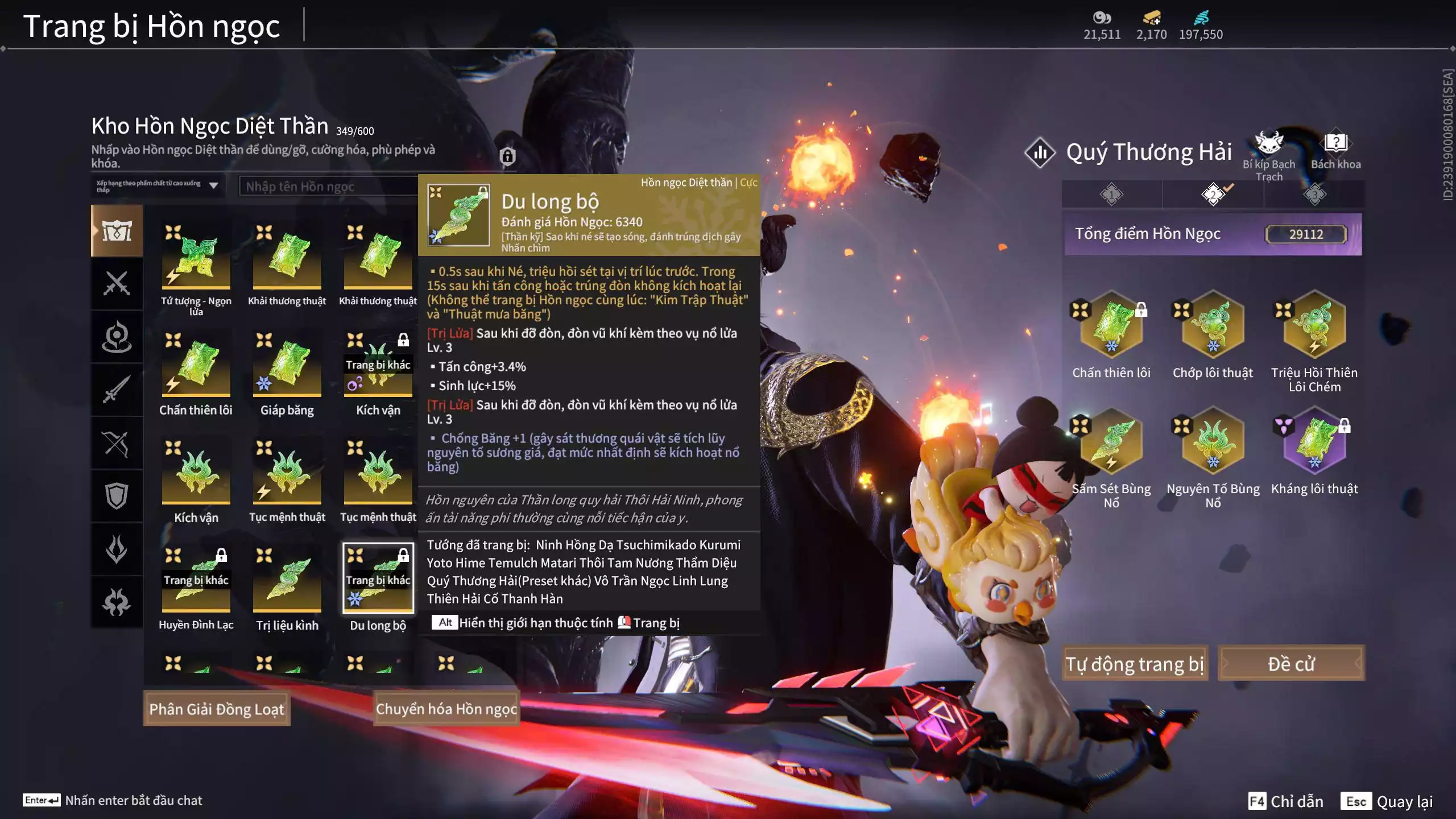Switch to jade preset 3 tab
The image size is (1456, 819).
pos(1314,195)
